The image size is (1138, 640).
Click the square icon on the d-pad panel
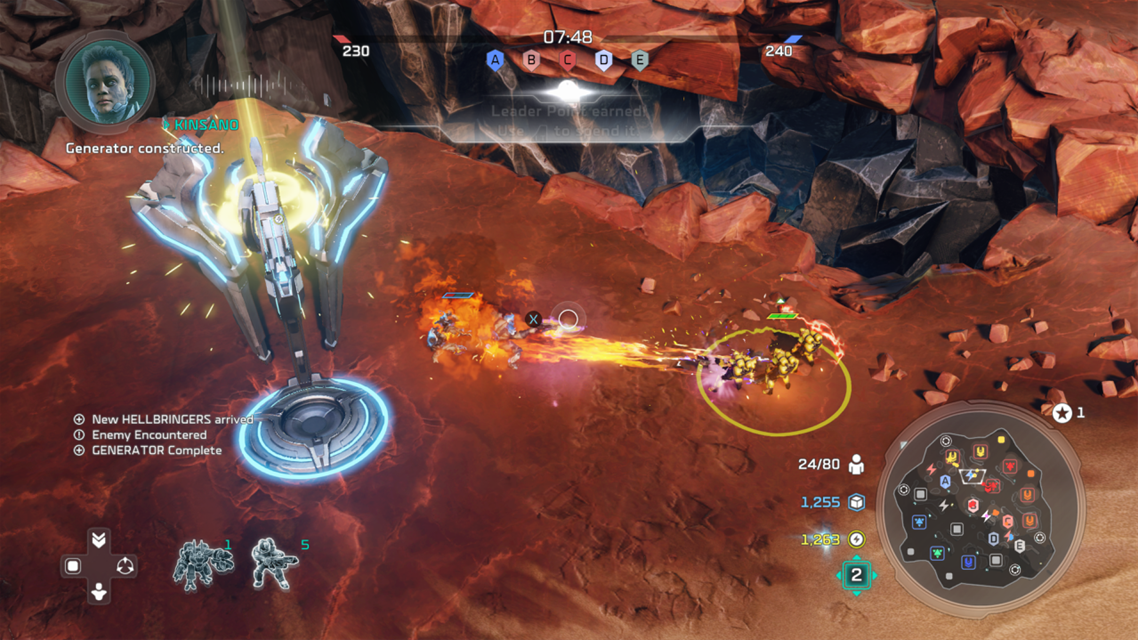pyautogui.click(x=73, y=567)
